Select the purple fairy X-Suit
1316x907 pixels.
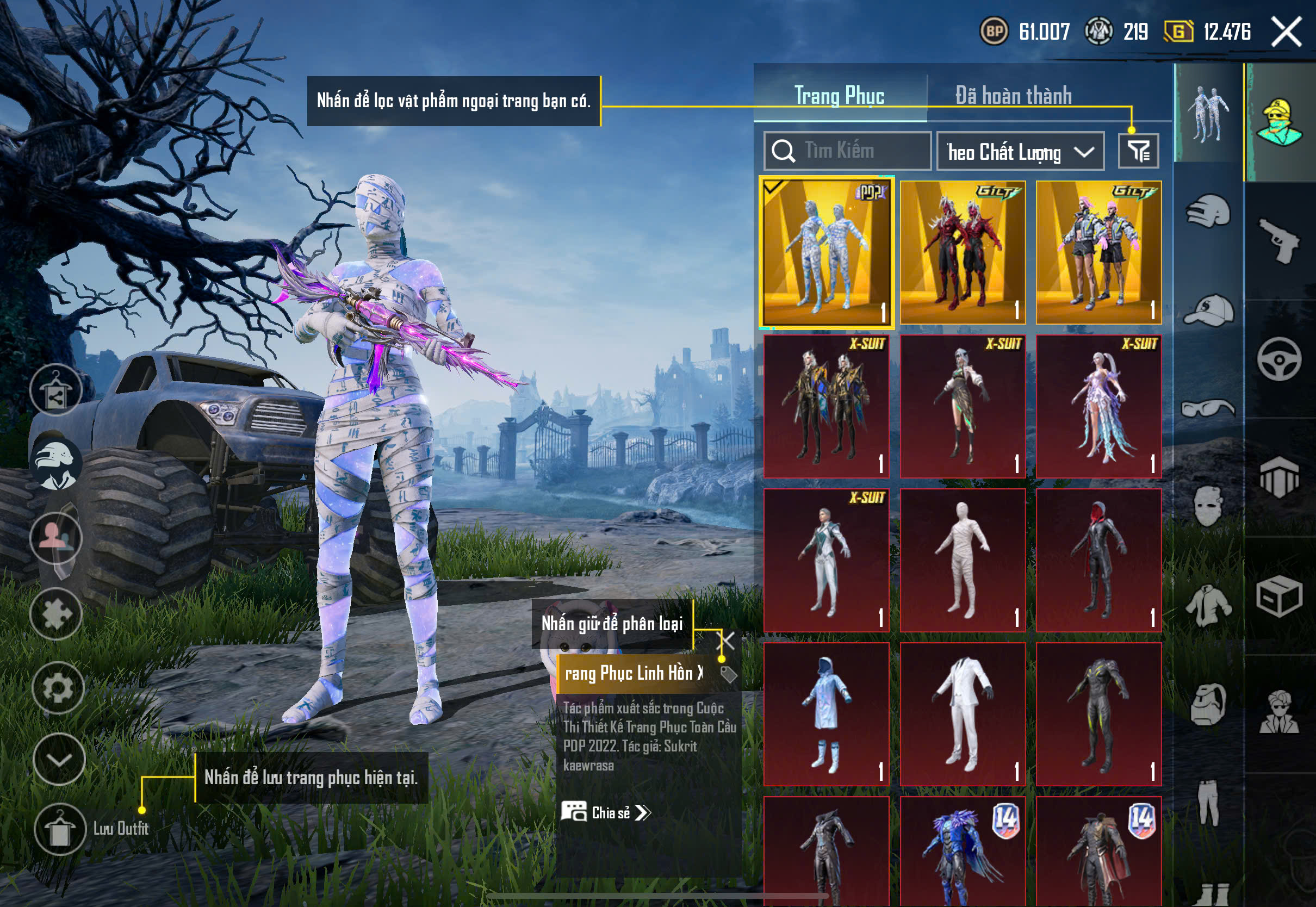(1098, 406)
